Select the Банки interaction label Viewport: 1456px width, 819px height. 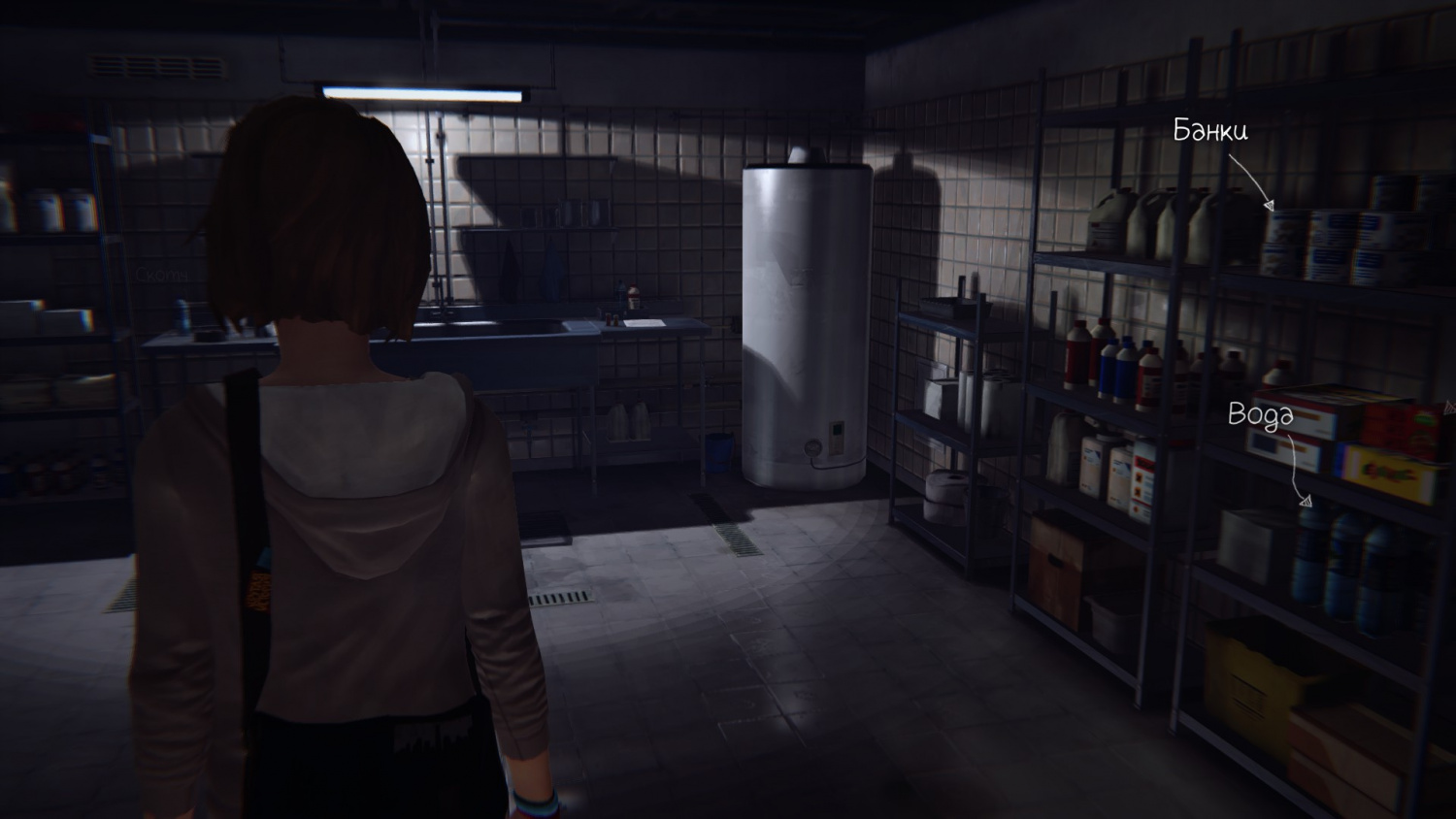[x=1209, y=131]
